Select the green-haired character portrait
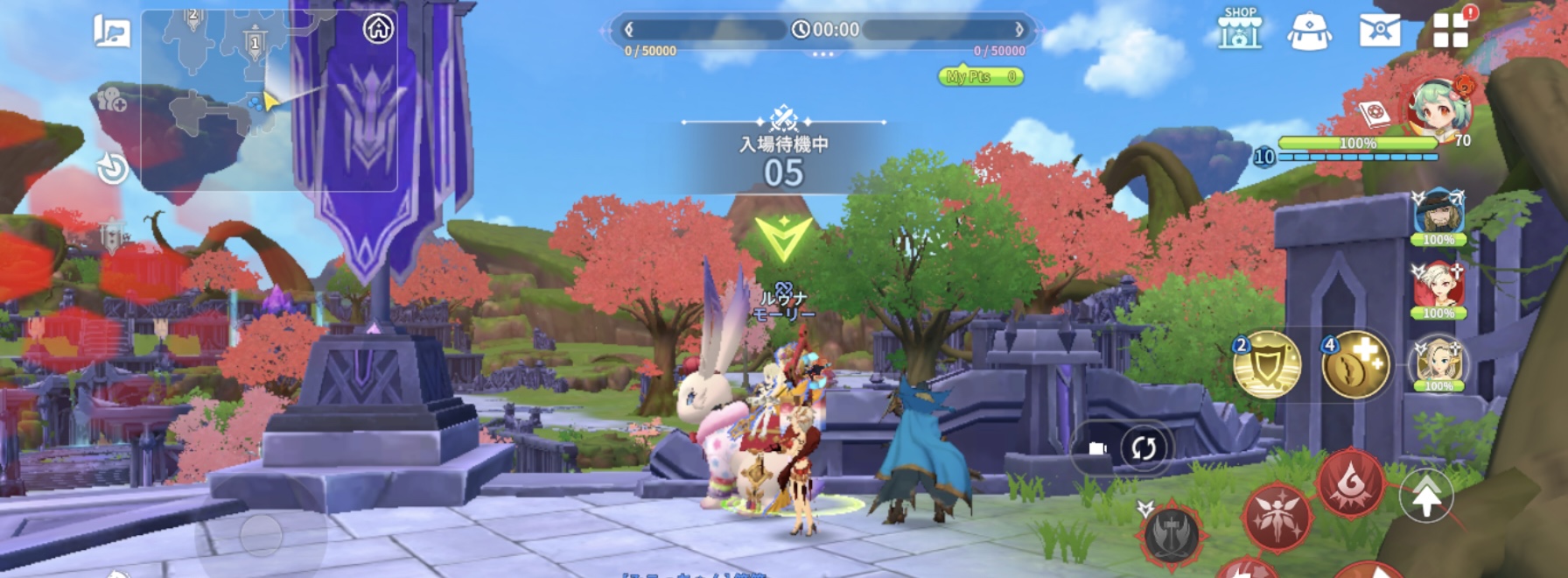This screenshot has height=578, width=1568. click(1439, 109)
